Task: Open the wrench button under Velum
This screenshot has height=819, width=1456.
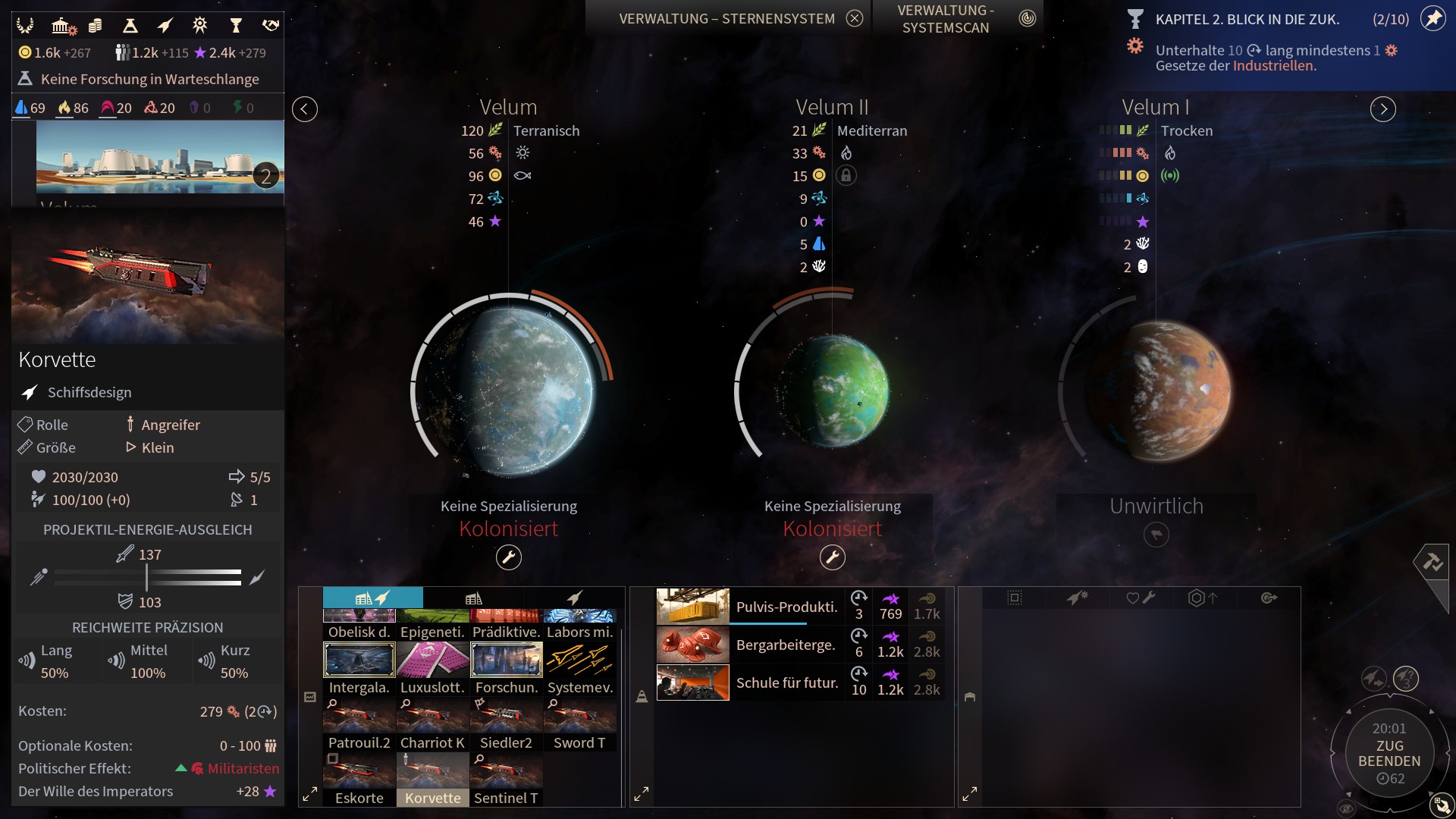Action: coord(509,558)
